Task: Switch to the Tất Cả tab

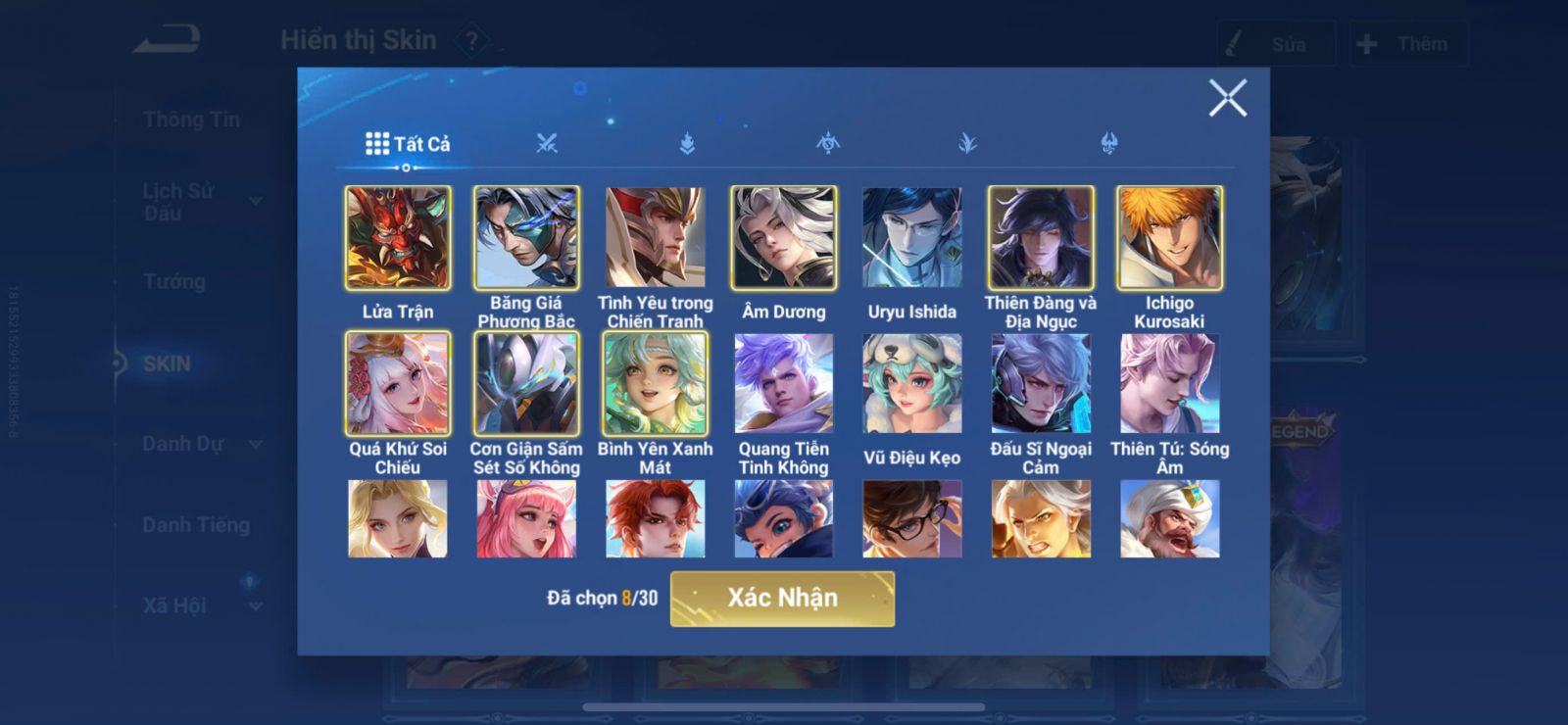Action: tap(408, 144)
